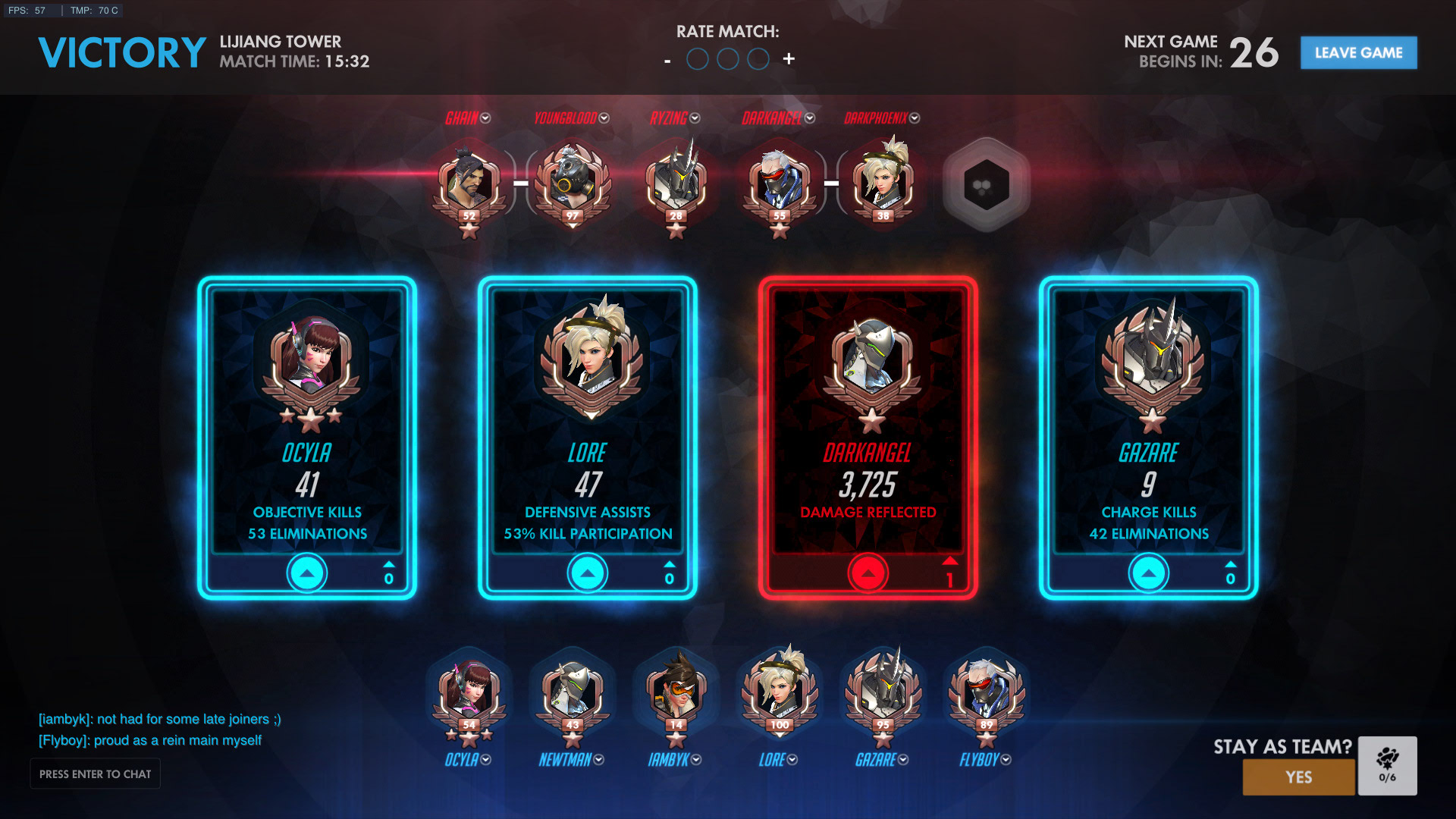Rate the match with the minus sign

tap(667, 60)
